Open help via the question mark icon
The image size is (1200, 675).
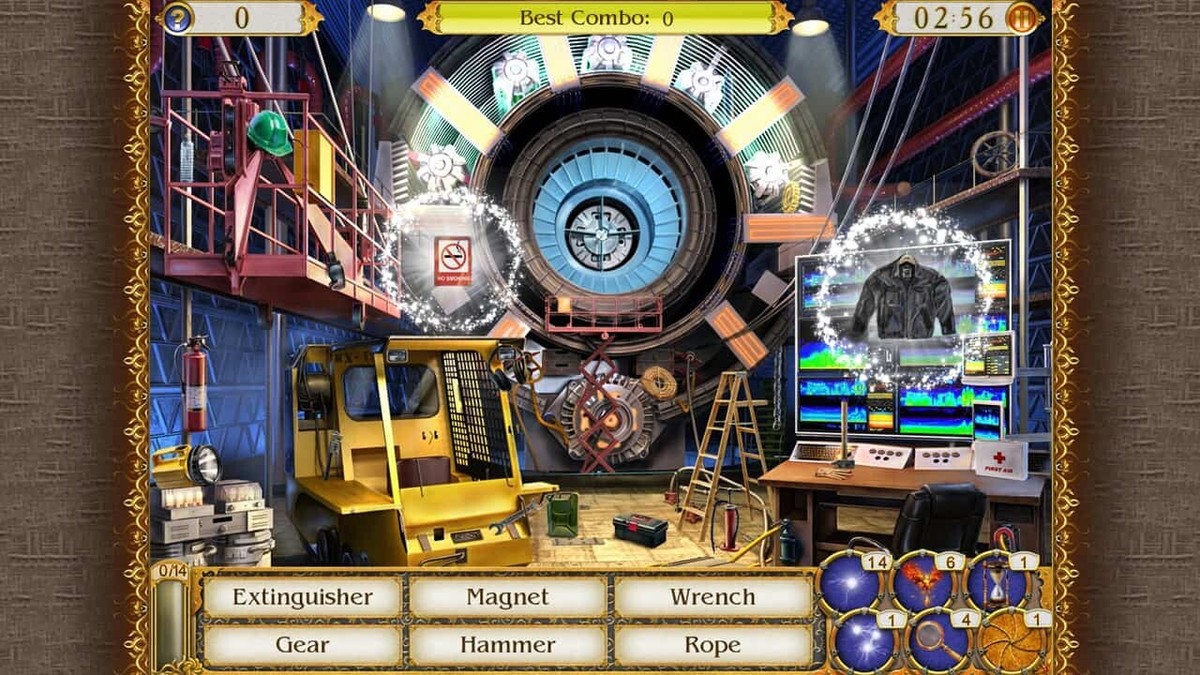point(176,18)
